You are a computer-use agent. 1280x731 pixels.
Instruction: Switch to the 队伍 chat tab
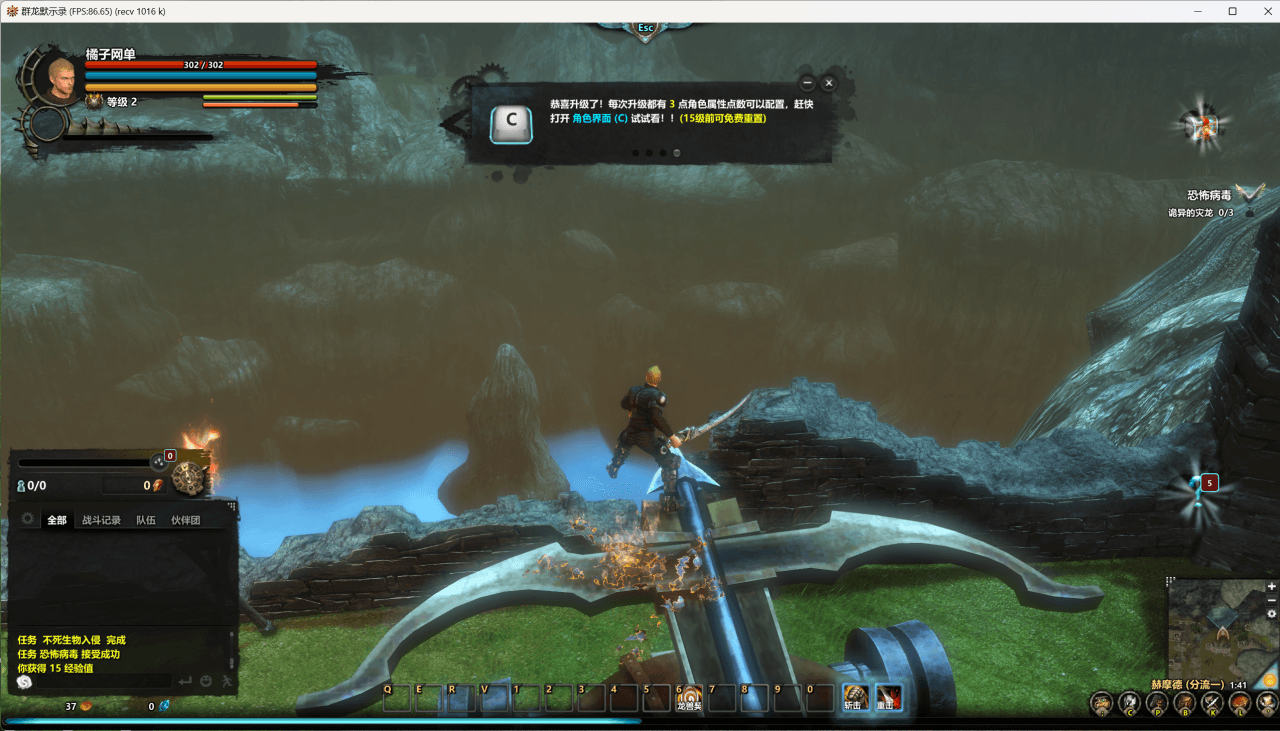coord(146,520)
